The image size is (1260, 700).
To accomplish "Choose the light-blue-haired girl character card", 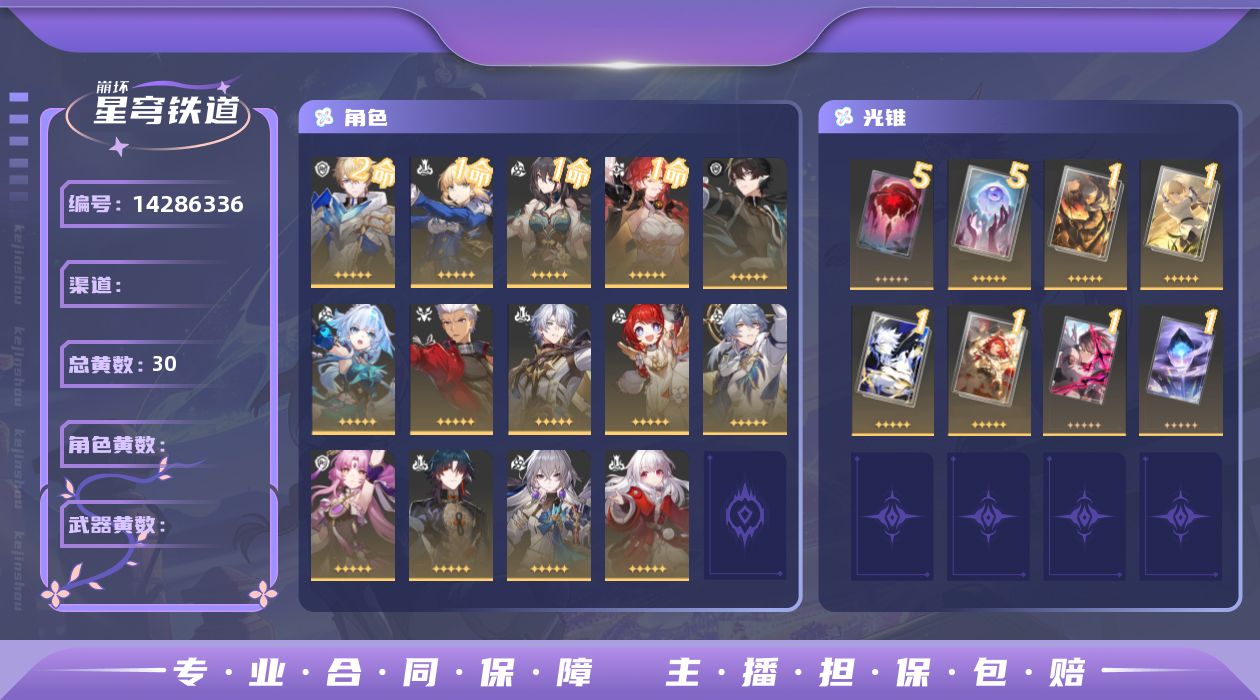I will coord(353,369).
